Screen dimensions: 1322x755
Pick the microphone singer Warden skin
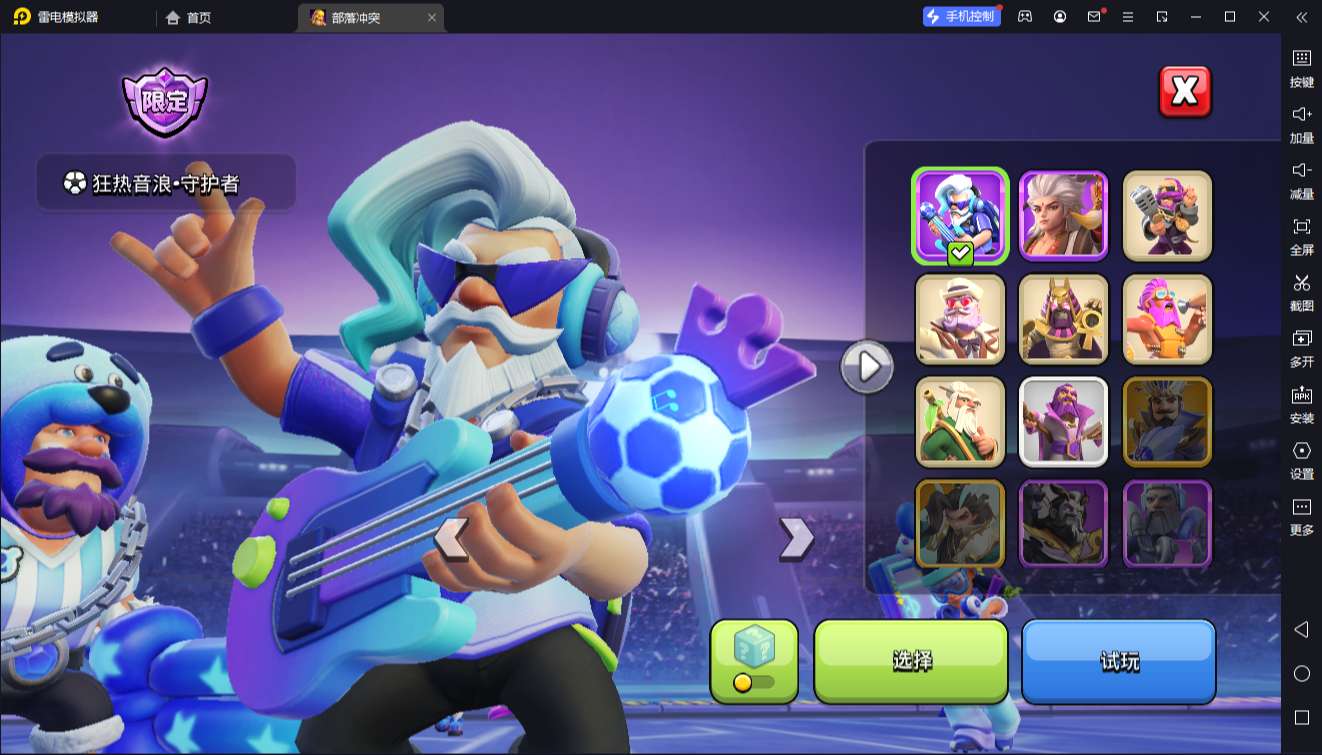click(x=1167, y=215)
